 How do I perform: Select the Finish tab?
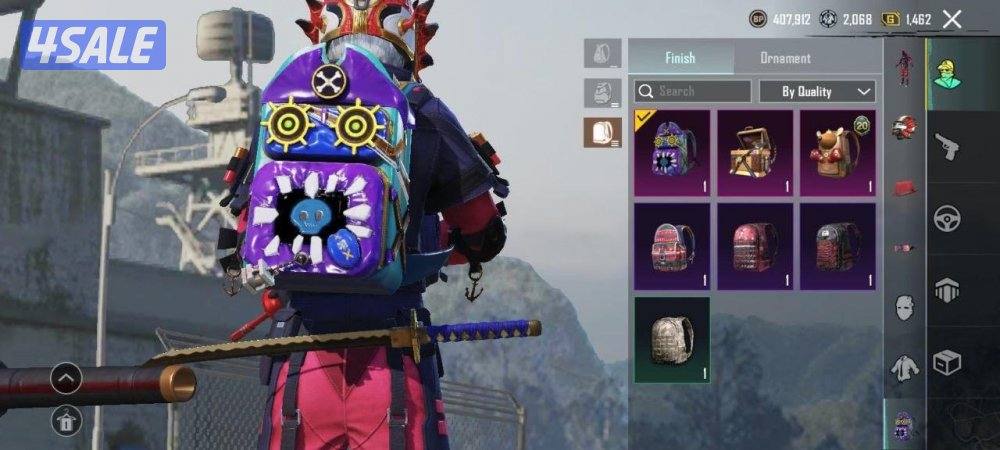680,58
